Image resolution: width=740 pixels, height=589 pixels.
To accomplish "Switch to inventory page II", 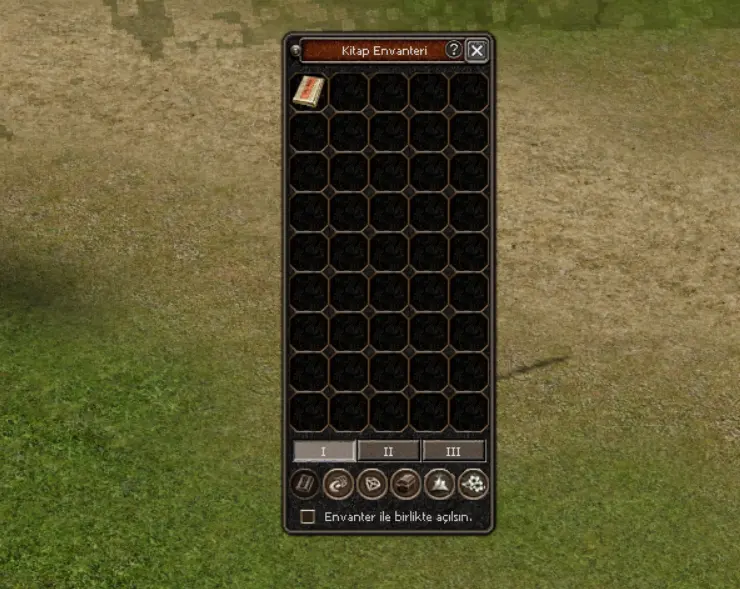I will (388, 451).
